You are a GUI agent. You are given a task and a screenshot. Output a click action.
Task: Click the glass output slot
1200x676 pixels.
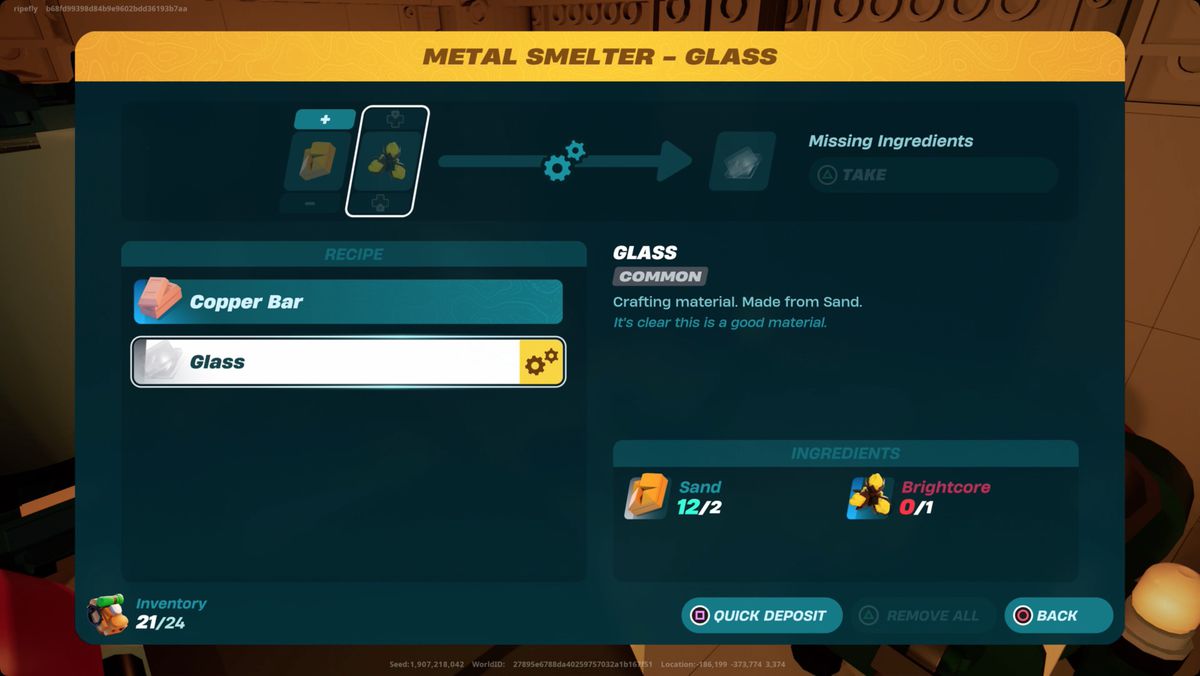(742, 162)
